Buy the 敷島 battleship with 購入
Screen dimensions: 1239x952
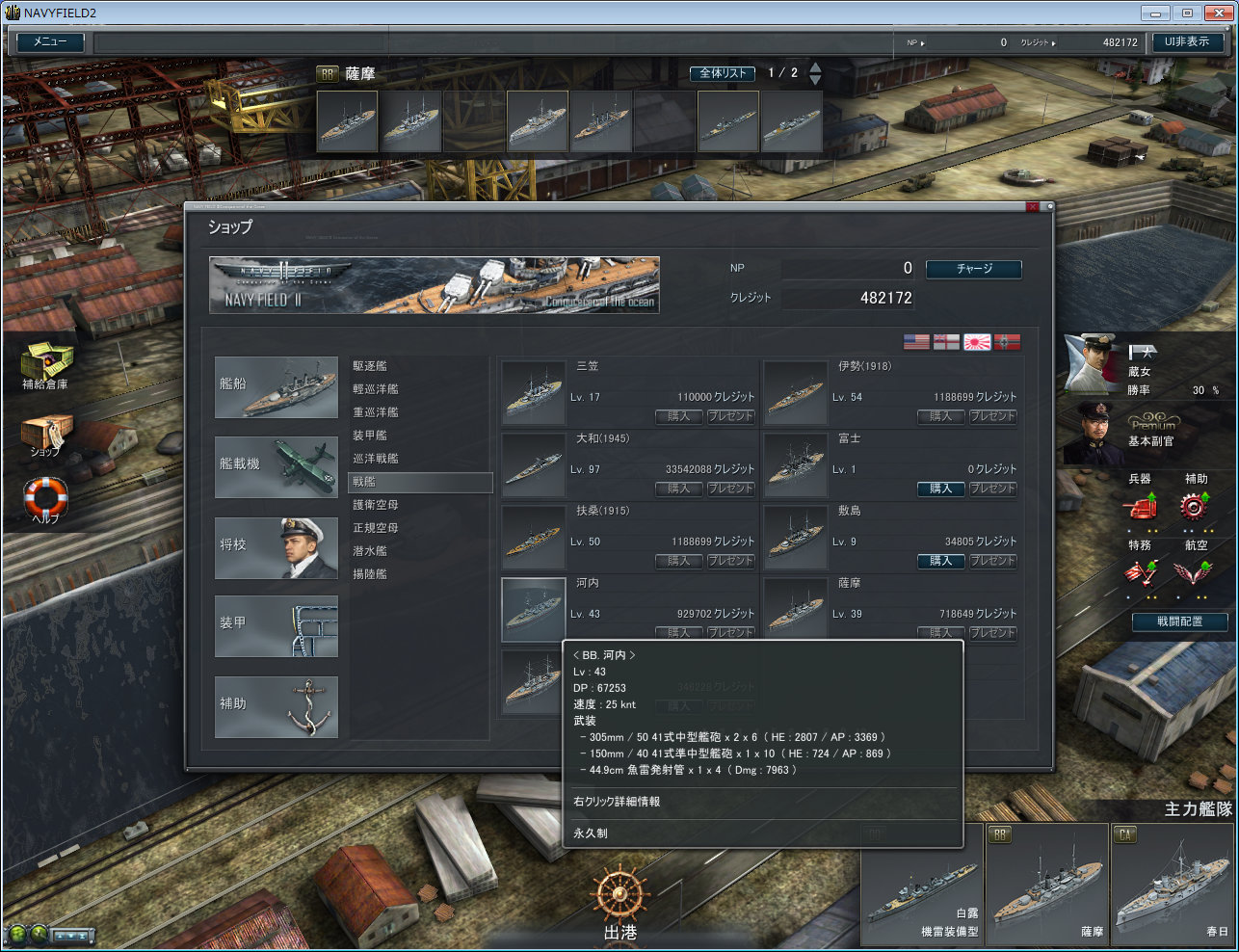[x=940, y=561]
